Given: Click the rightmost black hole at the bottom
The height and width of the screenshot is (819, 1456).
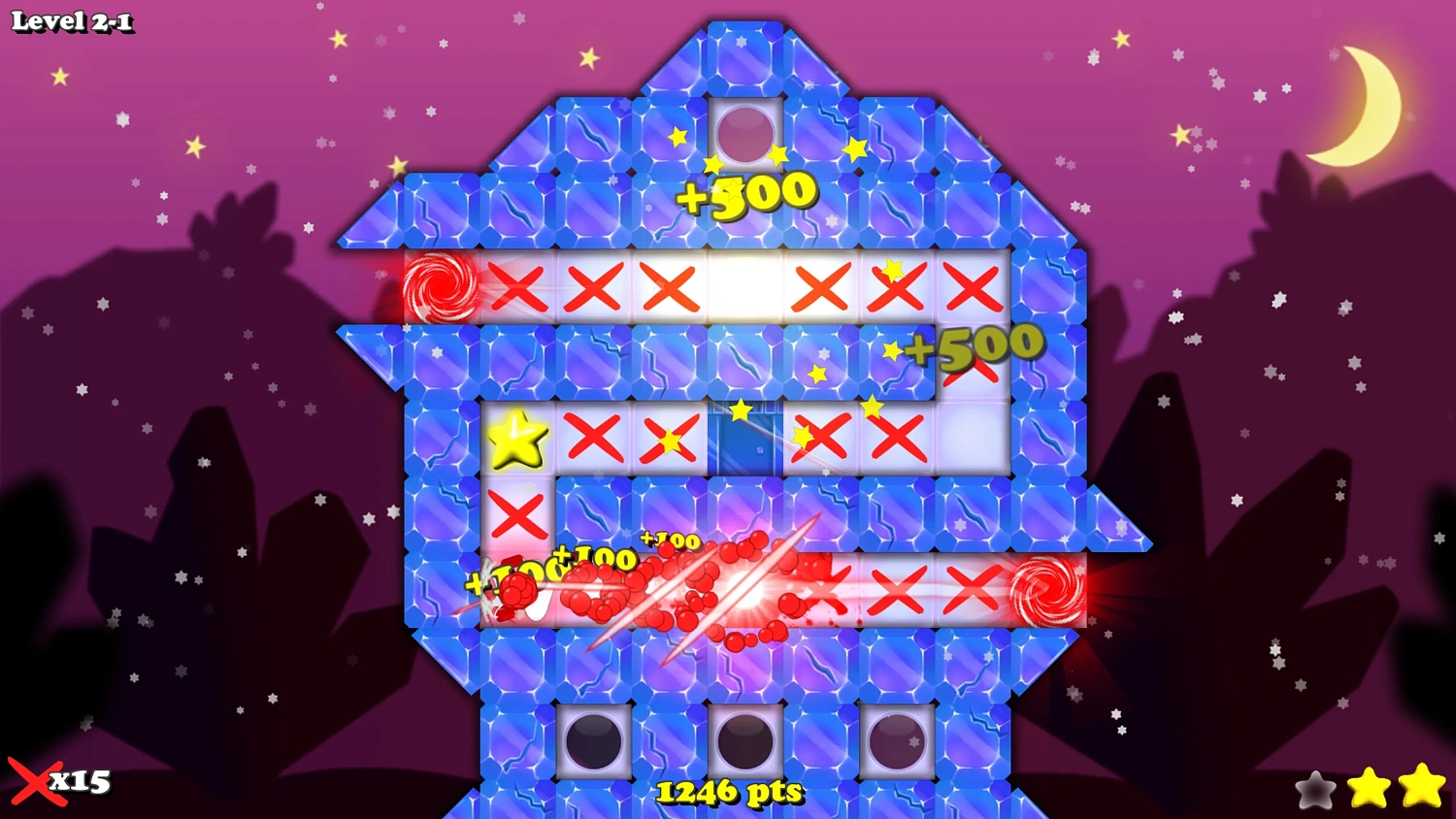Looking at the screenshot, I should tap(898, 742).
